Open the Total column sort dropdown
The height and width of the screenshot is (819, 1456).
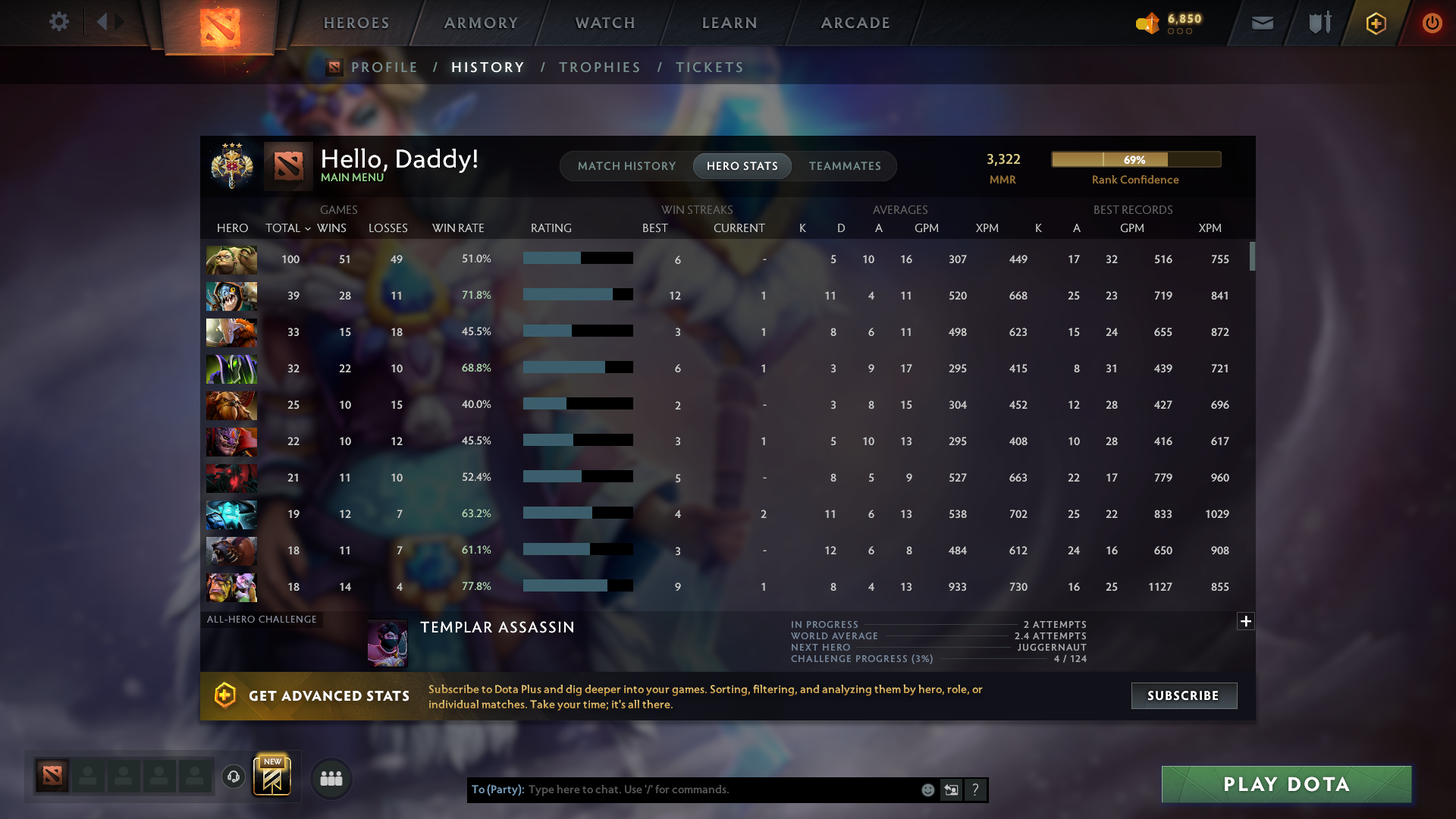[x=287, y=227]
